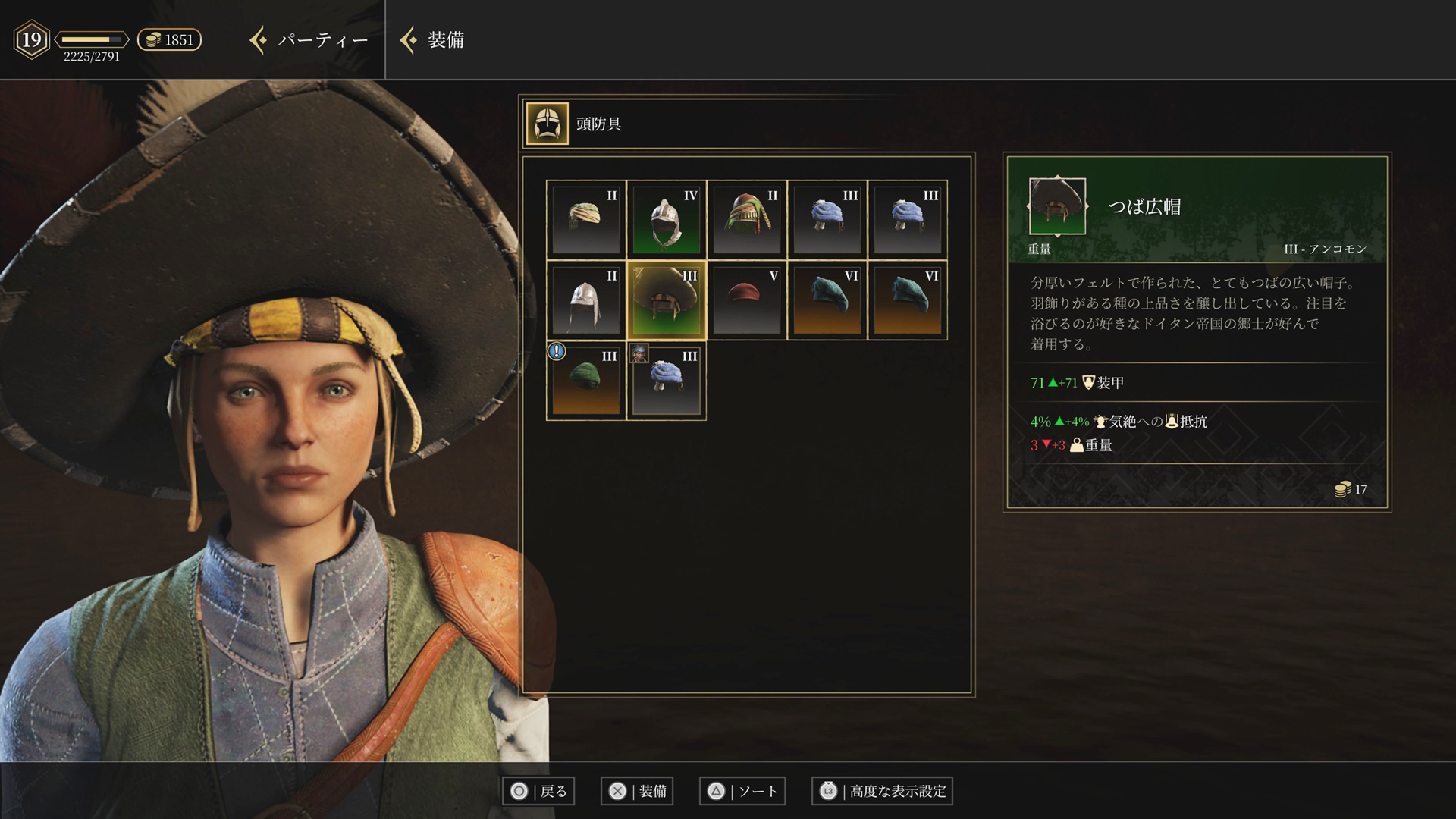Image resolution: width=1456 pixels, height=819 pixels.
Task: Select the red and green ornate helmet
Action: pyautogui.click(x=747, y=220)
